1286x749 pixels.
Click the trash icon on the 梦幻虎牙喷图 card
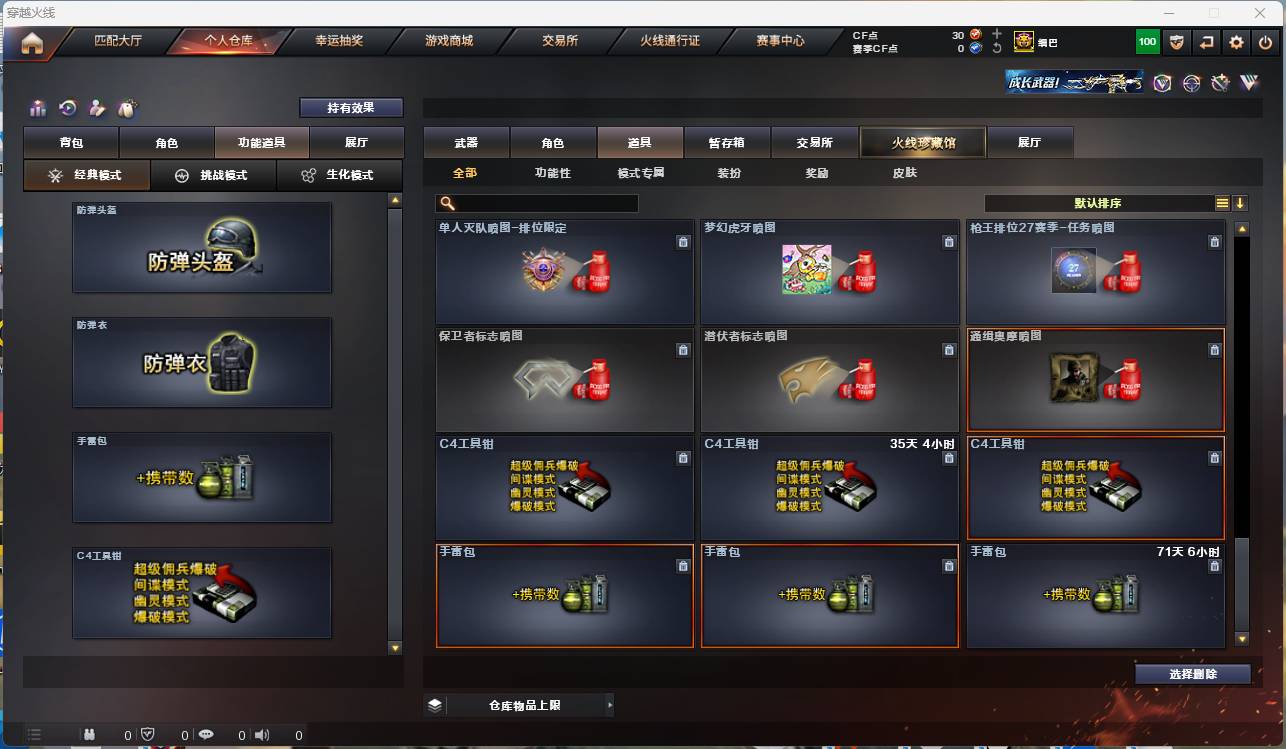948,242
